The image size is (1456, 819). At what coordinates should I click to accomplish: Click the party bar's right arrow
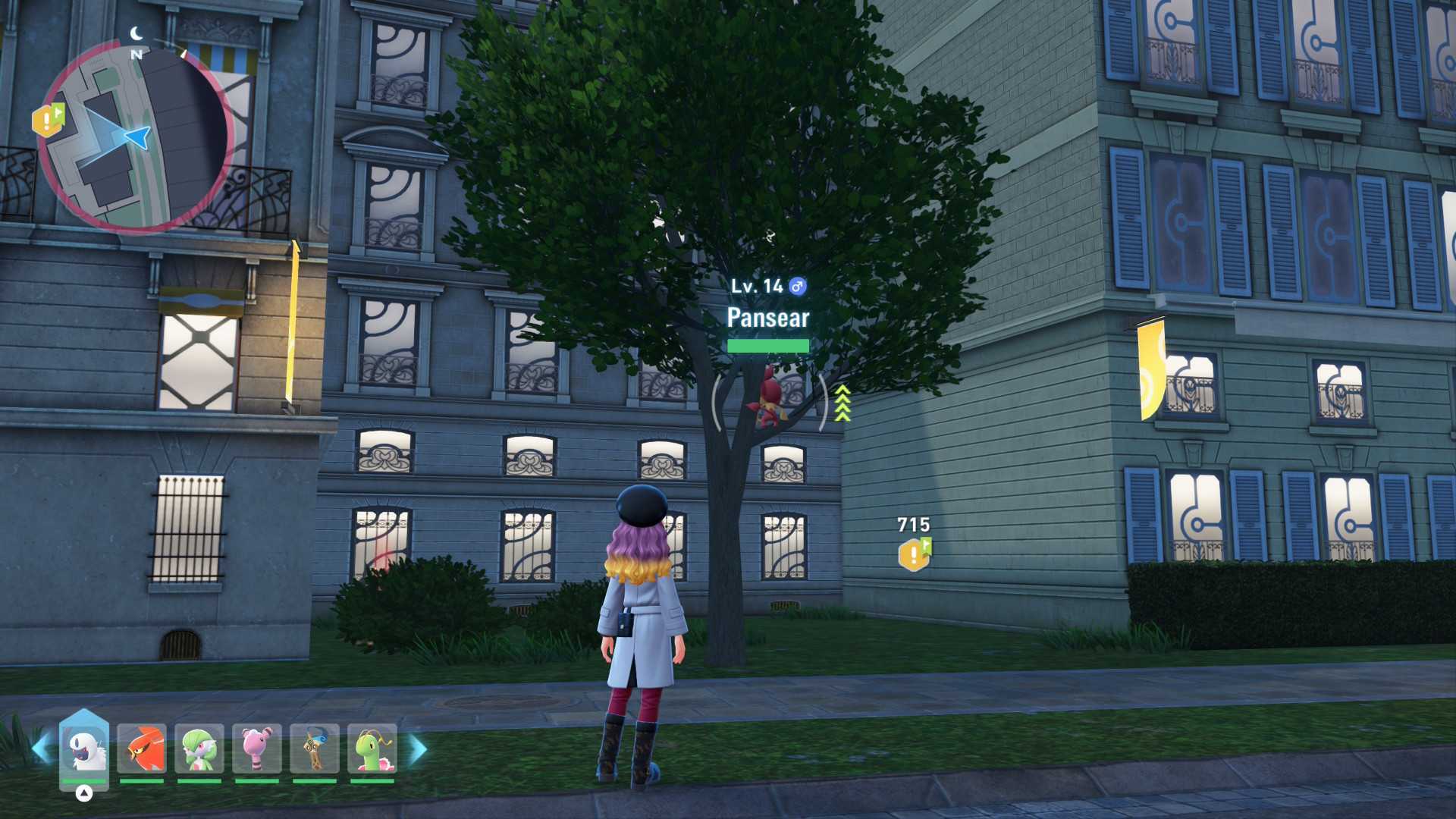(x=418, y=748)
